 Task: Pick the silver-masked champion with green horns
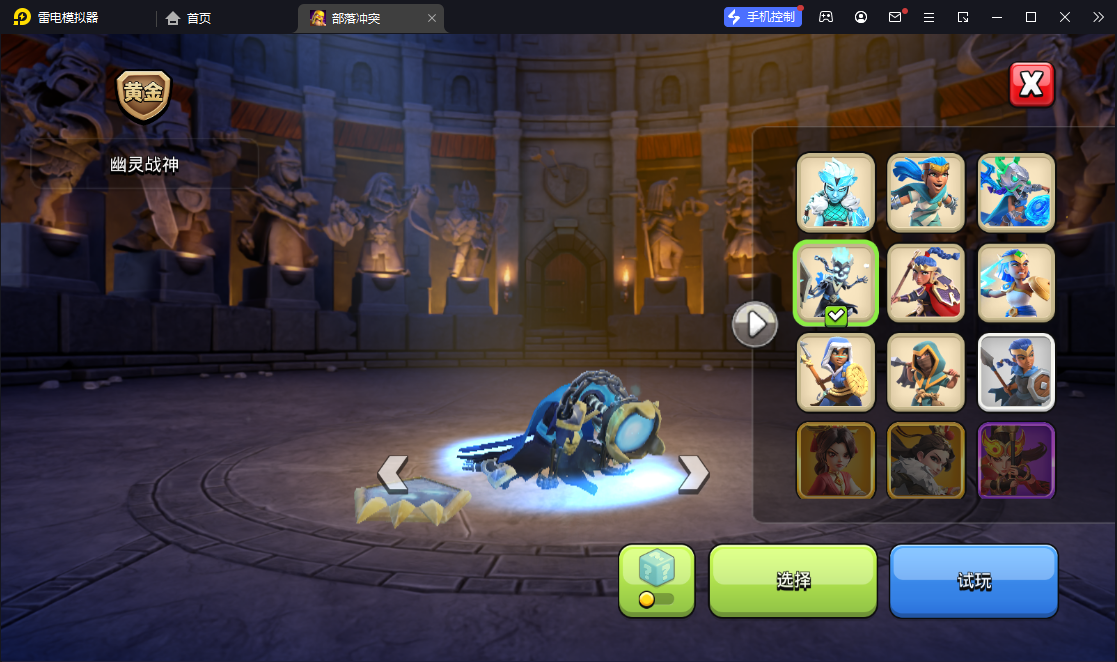coord(1016,192)
